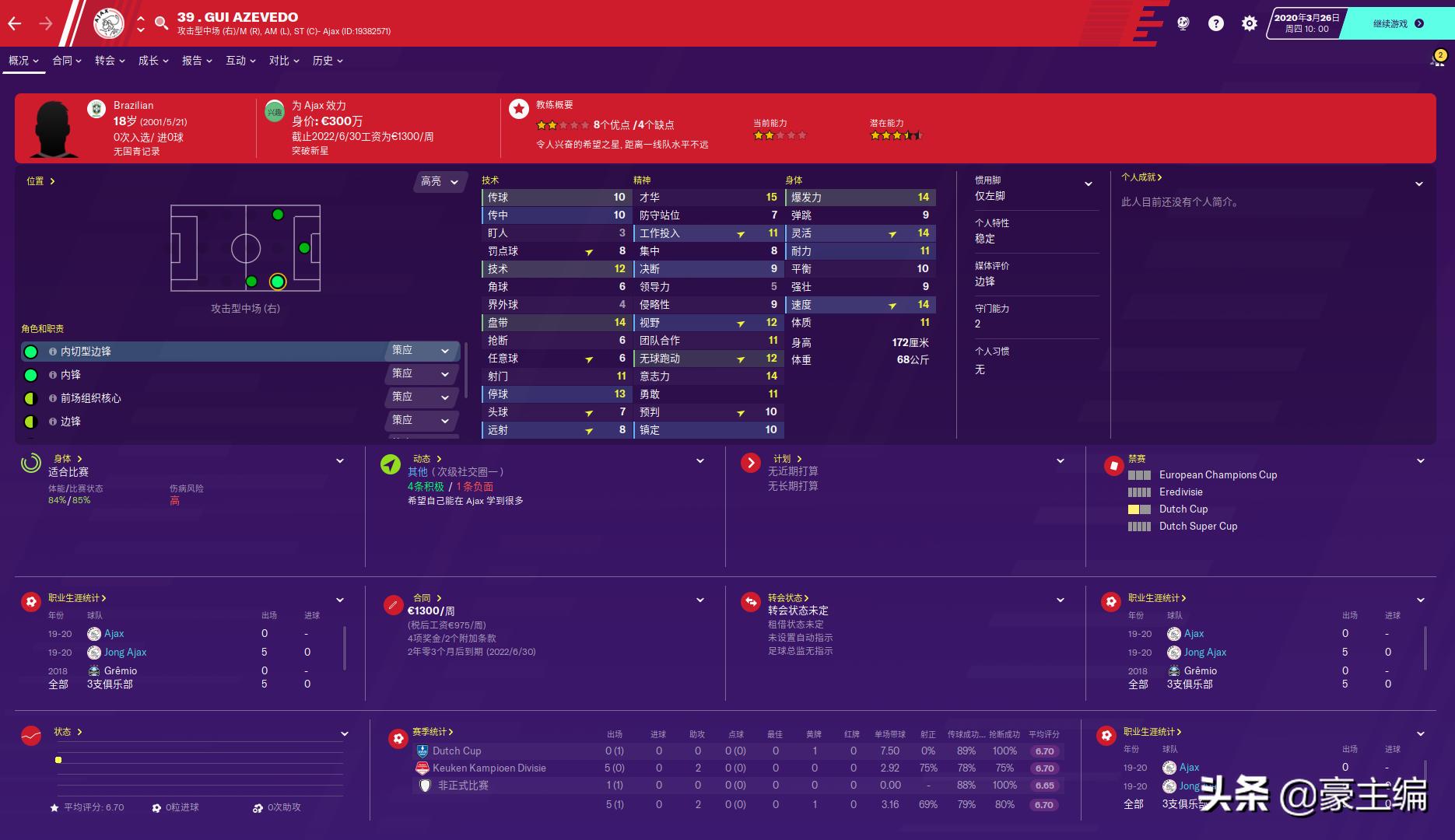Switch to the 历史 tab
Screen dimensions: 1455x840
click(322, 60)
